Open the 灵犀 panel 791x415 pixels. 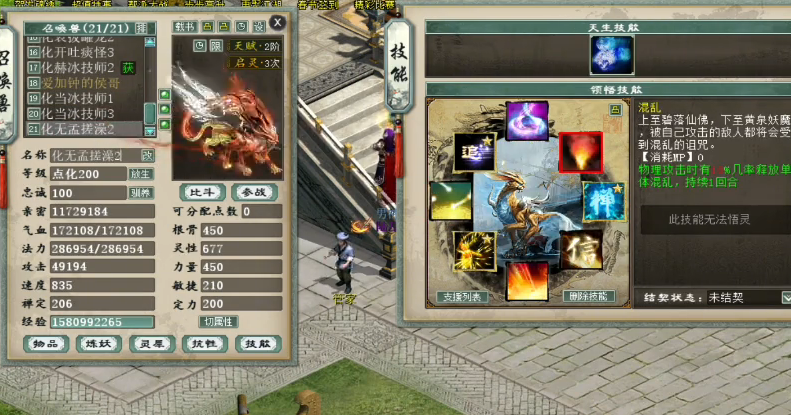coord(151,344)
